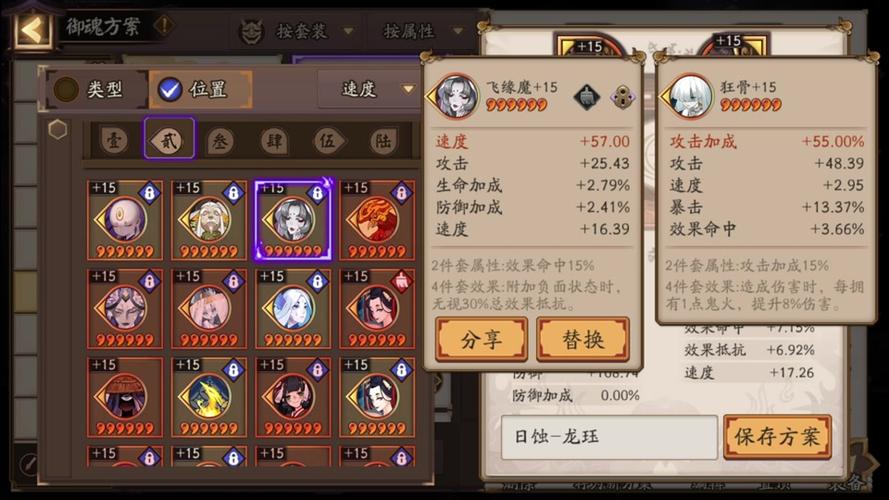This screenshot has height=500, width=889.
Task: Switch to position 陆 tab
Action: tap(383, 141)
